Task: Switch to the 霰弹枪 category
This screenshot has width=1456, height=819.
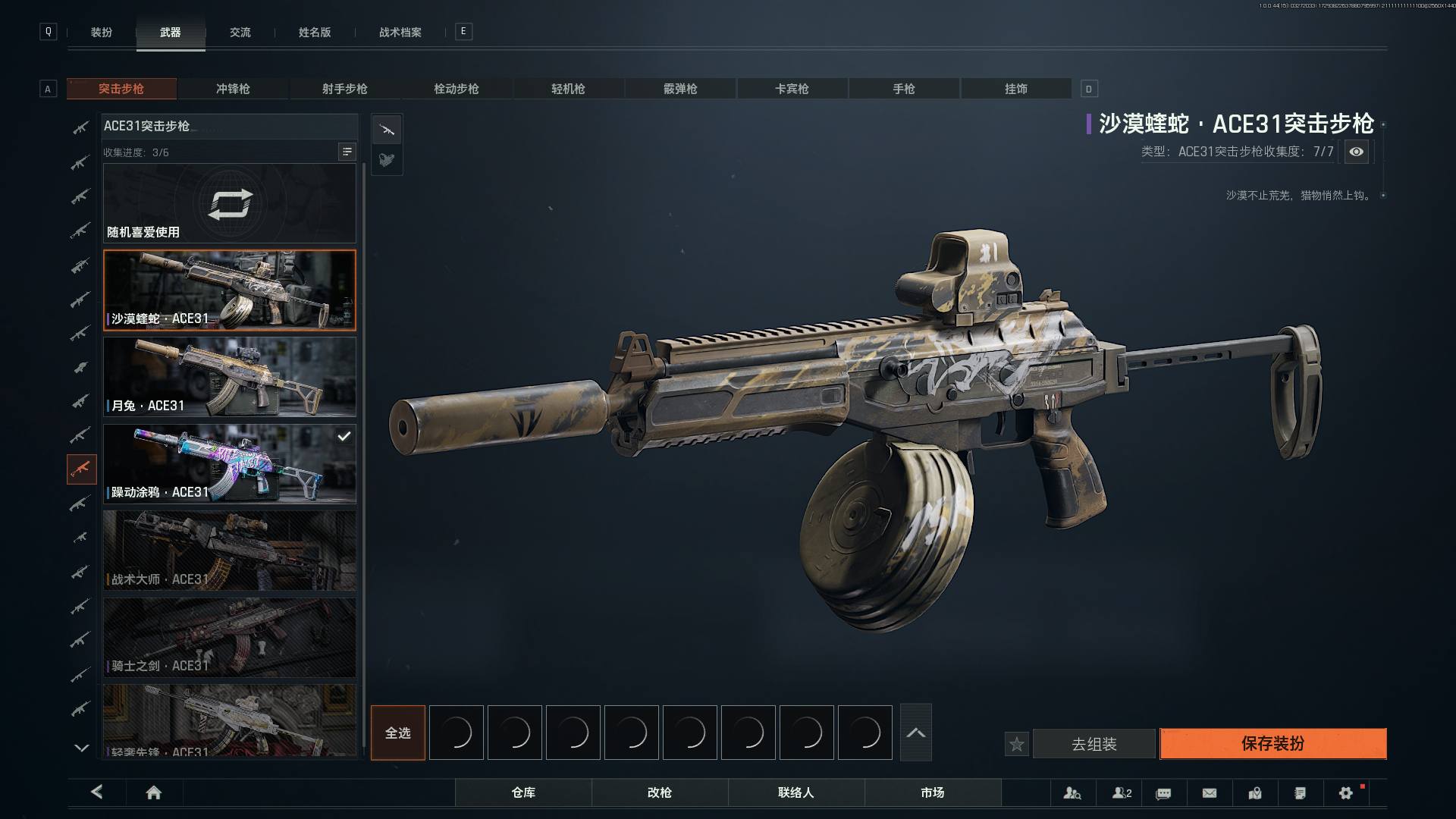Action: 680,89
